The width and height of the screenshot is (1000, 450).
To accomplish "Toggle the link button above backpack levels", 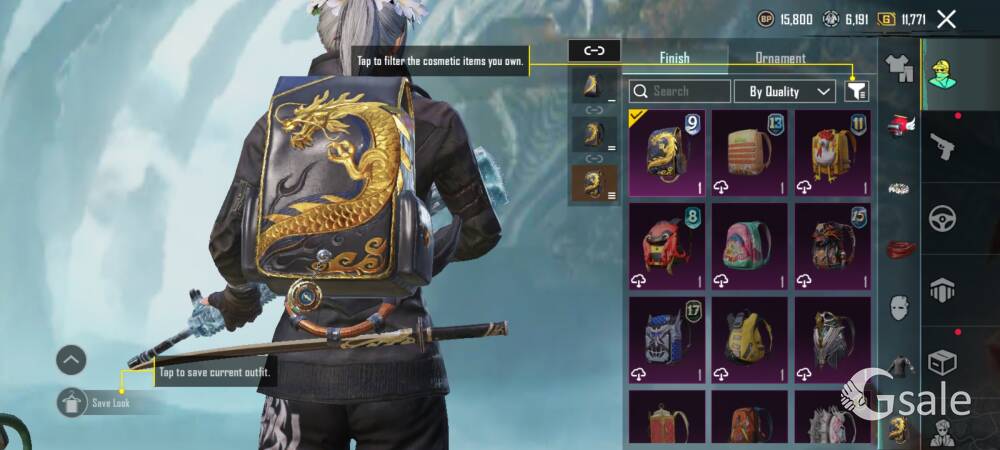I will pos(594,51).
